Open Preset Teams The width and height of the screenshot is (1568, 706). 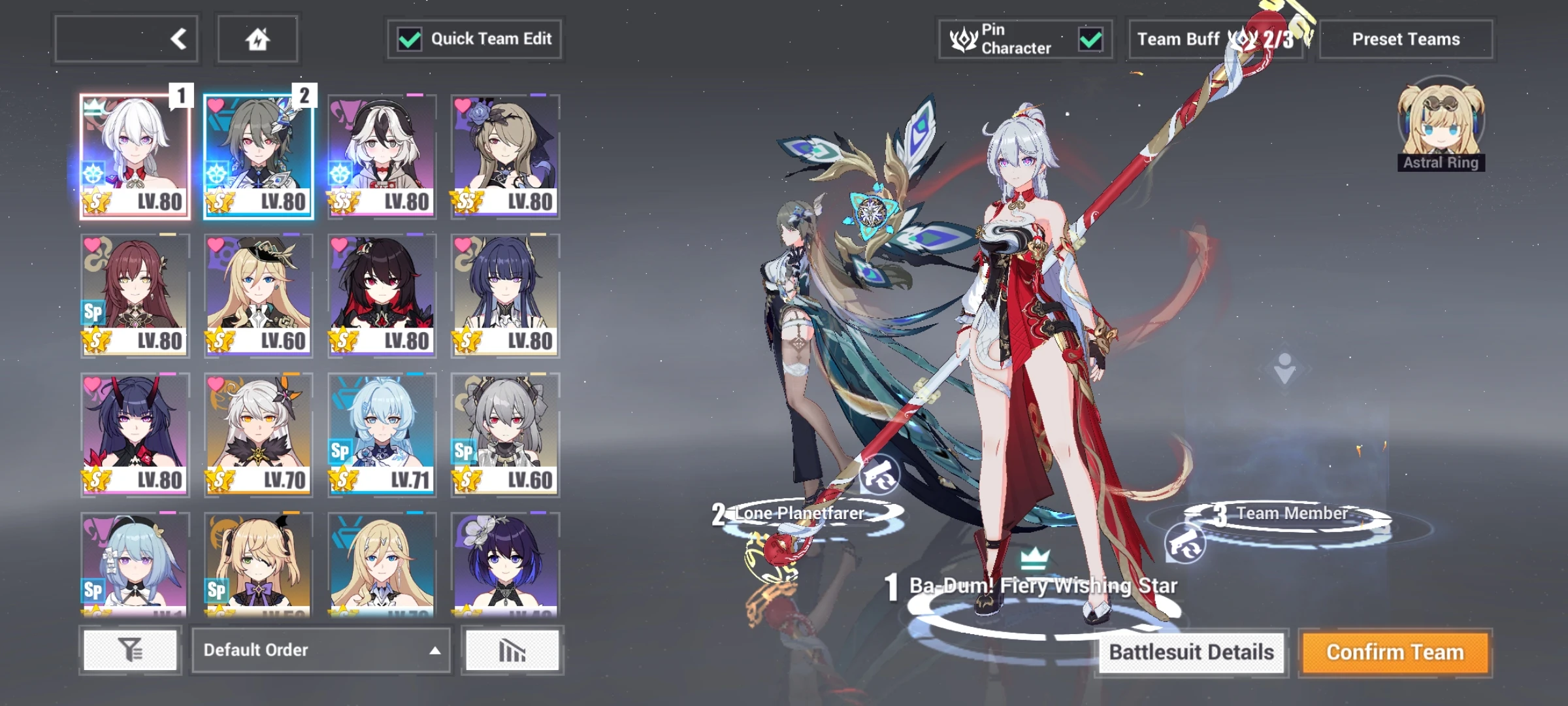tap(1406, 39)
